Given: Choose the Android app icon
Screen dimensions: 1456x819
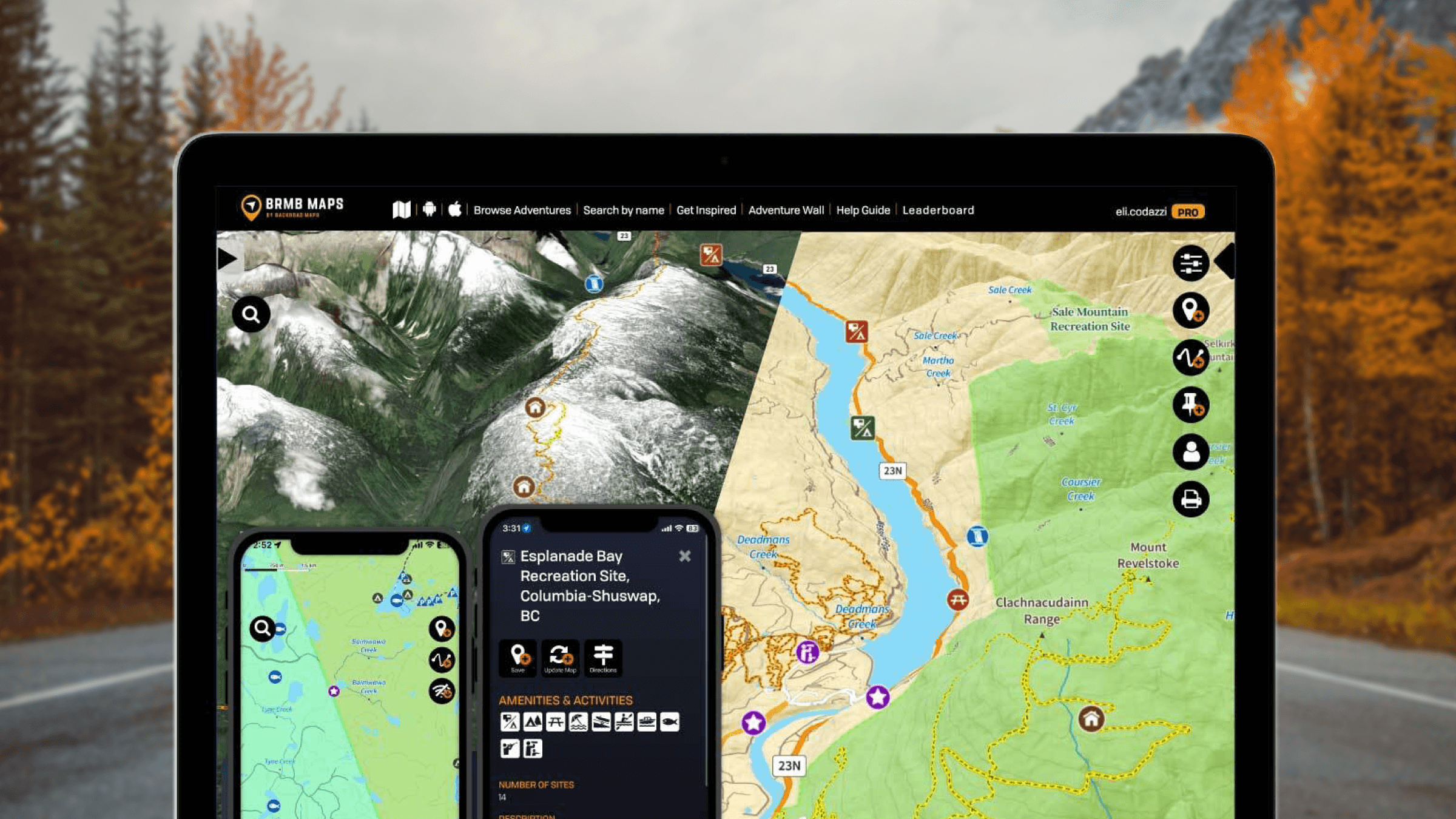Looking at the screenshot, I should click(430, 210).
